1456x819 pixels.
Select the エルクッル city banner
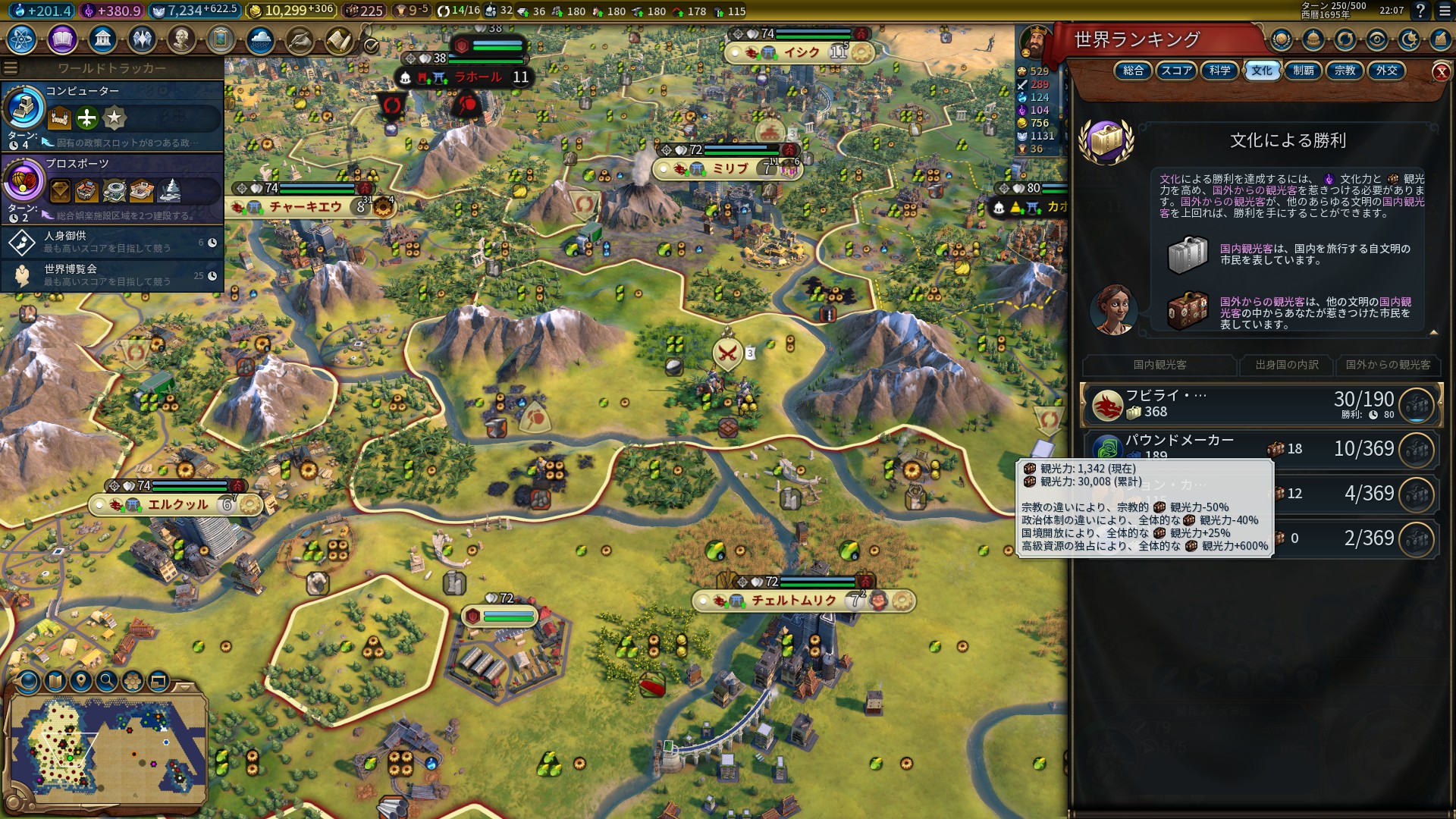click(x=177, y=505)
